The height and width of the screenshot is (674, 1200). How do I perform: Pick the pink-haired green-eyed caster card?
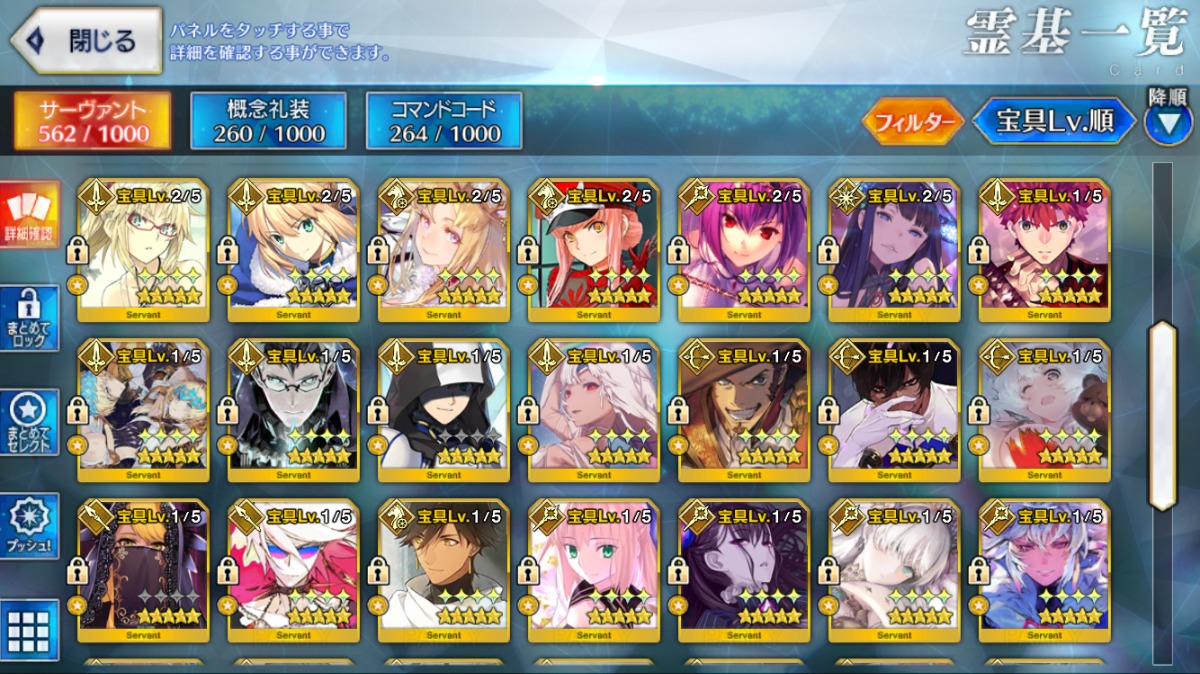(x=593, y=571)
